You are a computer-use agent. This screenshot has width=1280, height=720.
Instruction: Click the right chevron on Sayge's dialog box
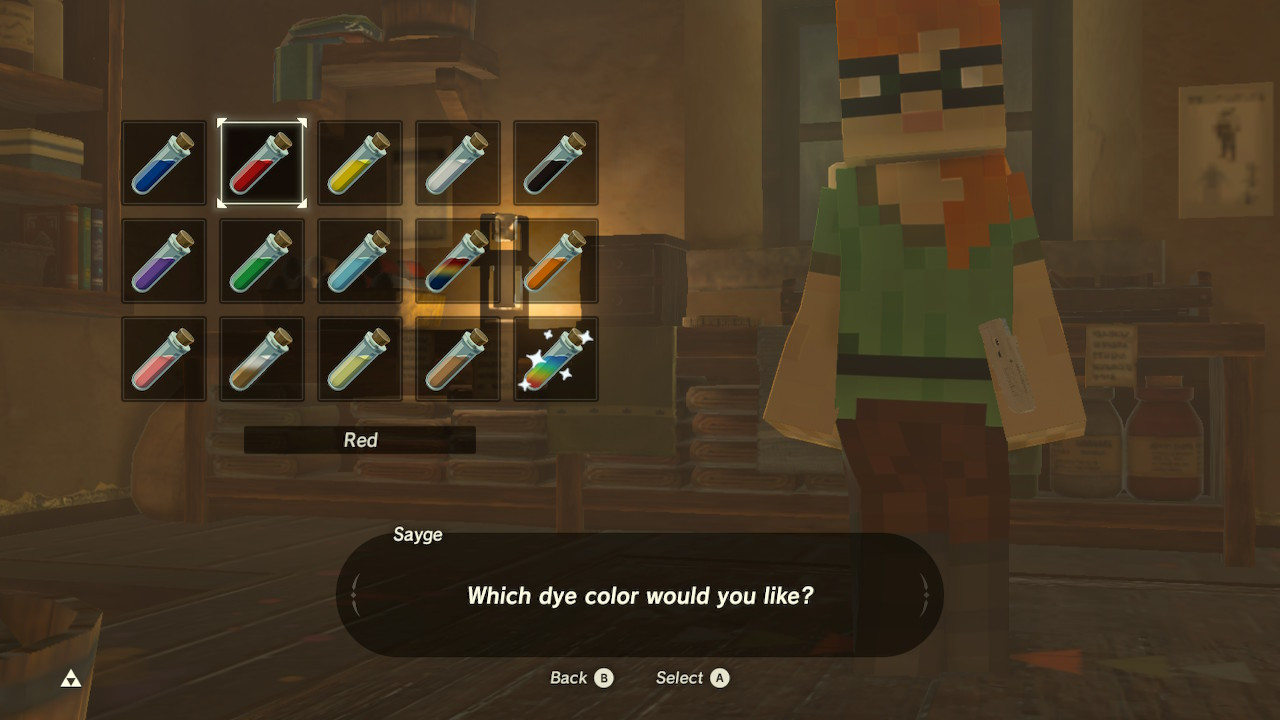(x=925, y=594)
